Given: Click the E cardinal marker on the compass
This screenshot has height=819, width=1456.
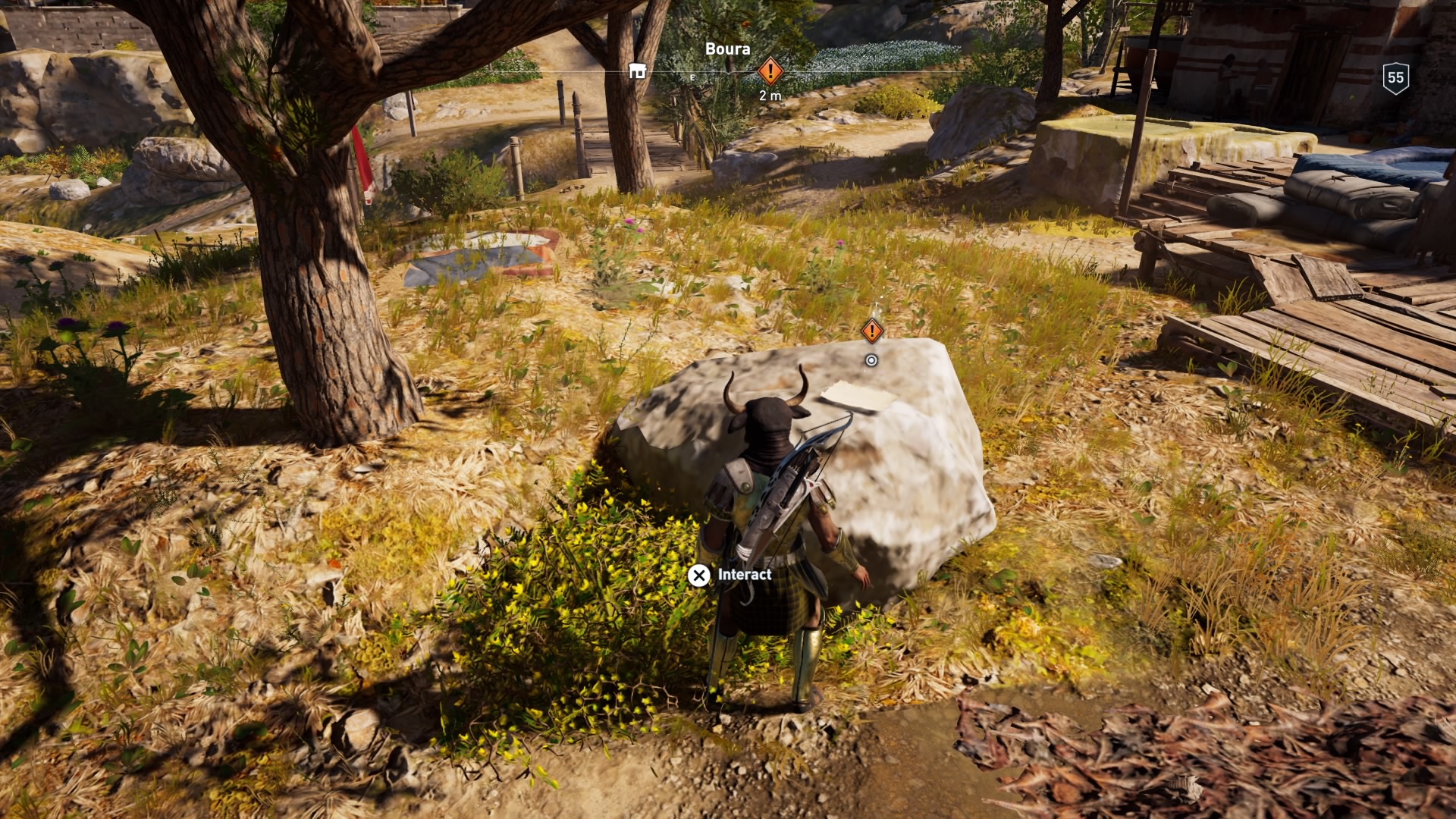Looking at the screenshot, I should click(x=692, y=78).
